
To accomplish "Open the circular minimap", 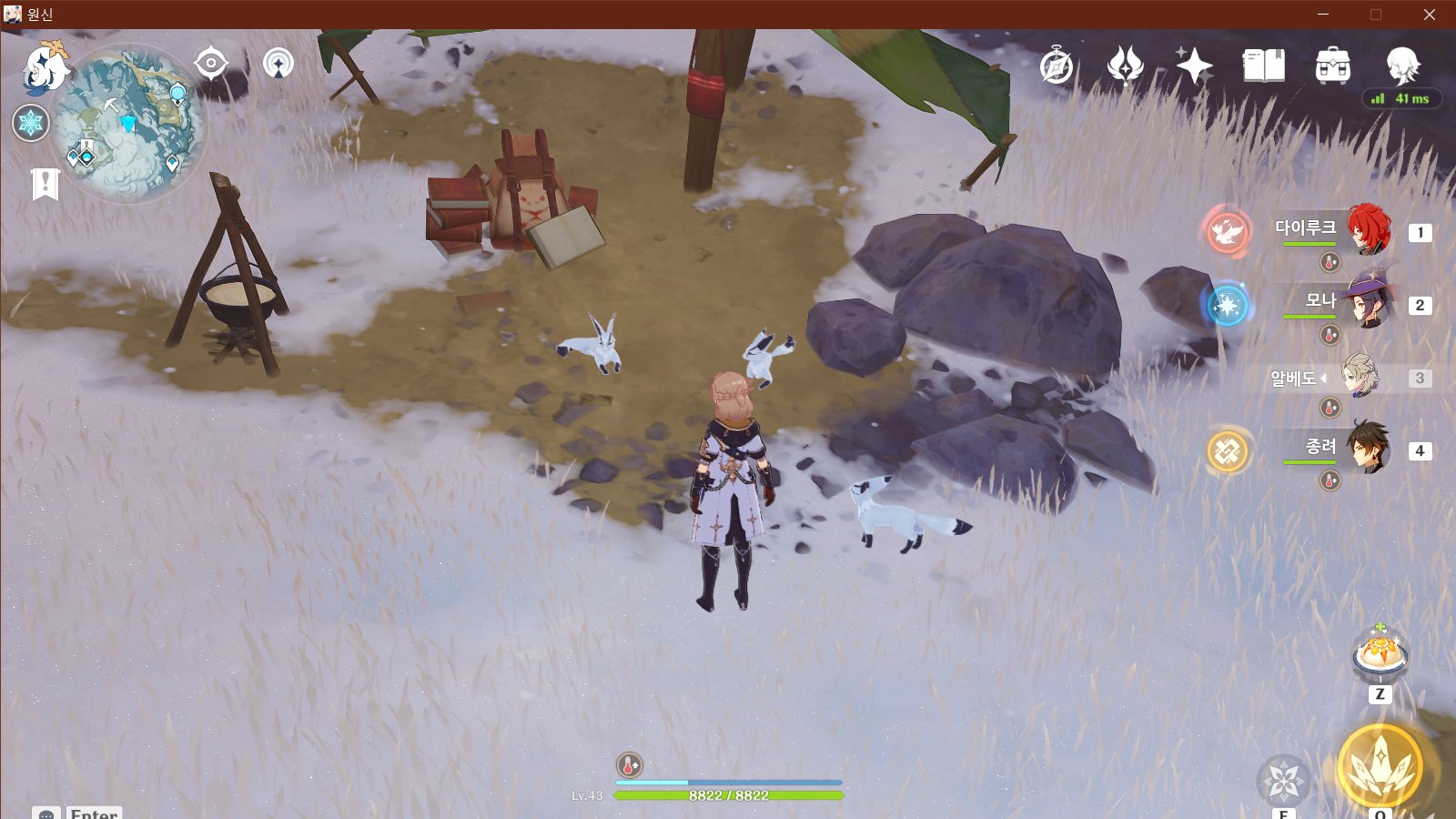I will point(128,125).
